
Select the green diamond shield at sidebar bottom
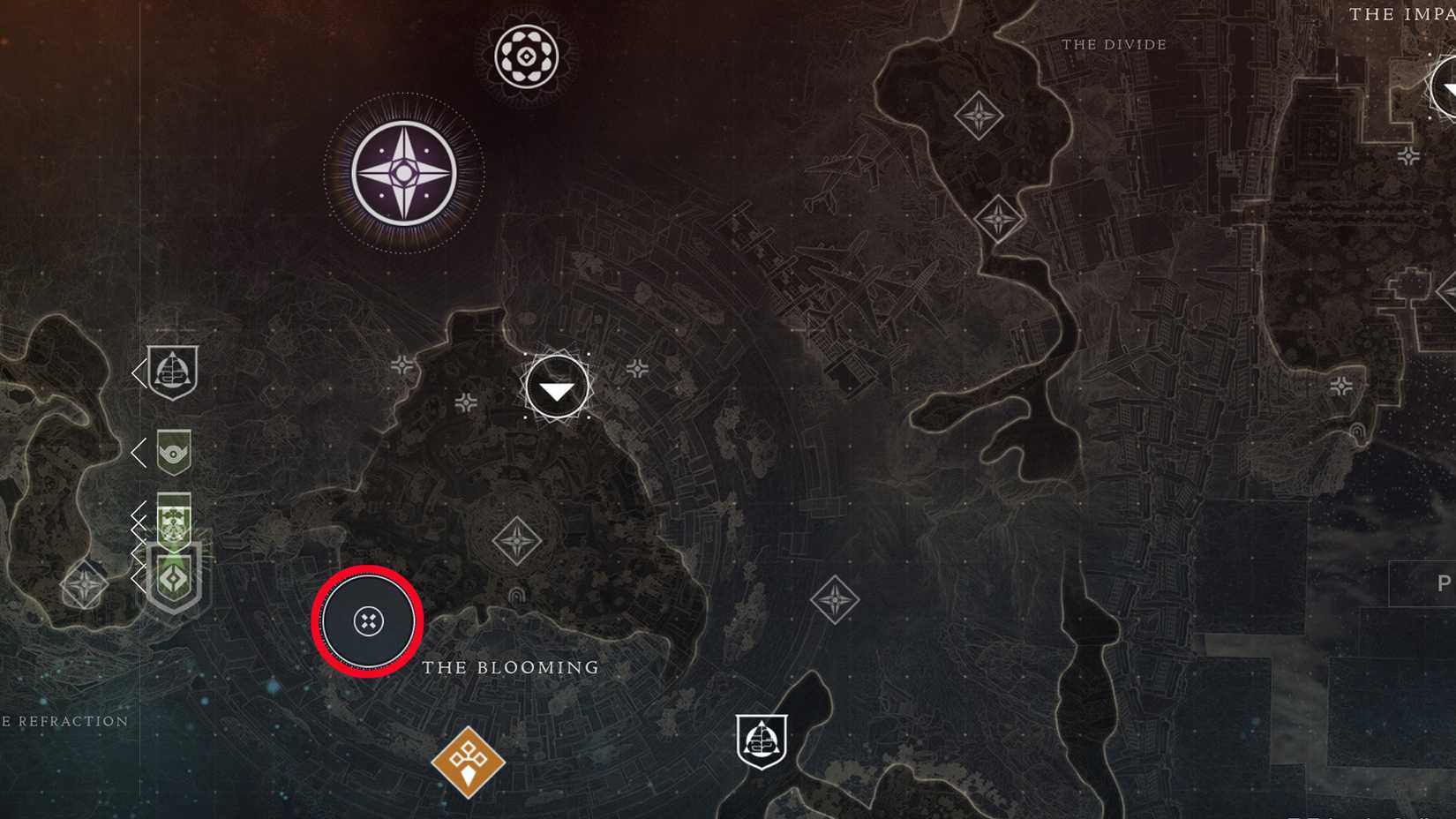coord(176,578)
